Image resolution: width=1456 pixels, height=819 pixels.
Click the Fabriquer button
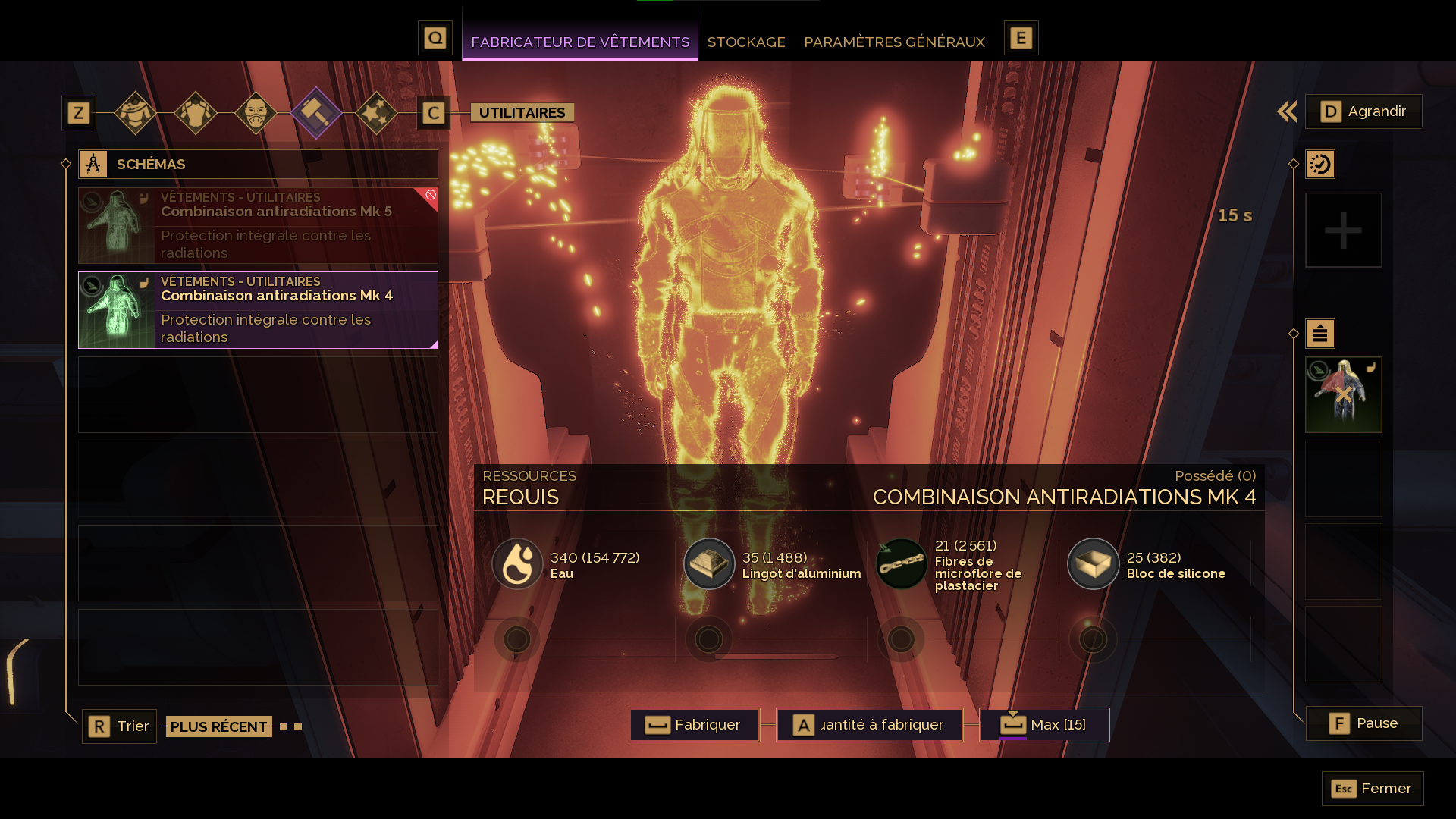coord(694,725)
